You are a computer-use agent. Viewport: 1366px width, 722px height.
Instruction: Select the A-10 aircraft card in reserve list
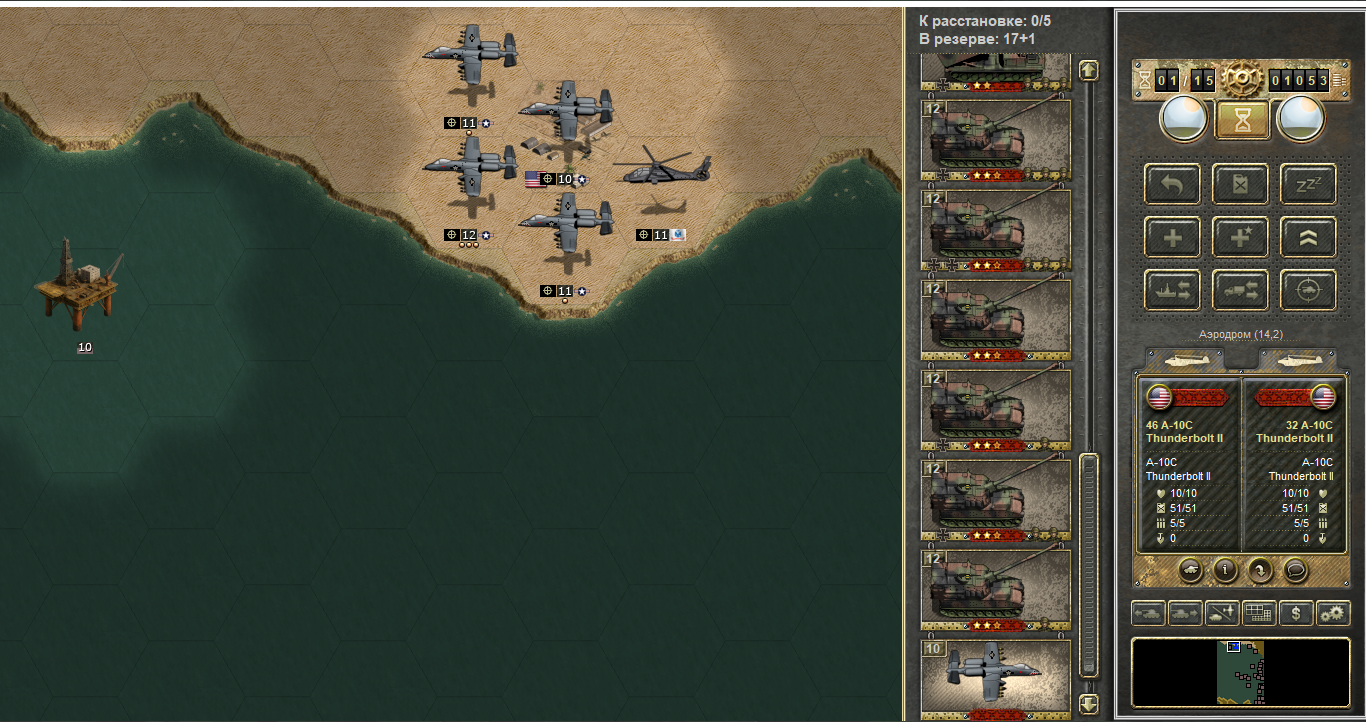click(x=995, y=677)
